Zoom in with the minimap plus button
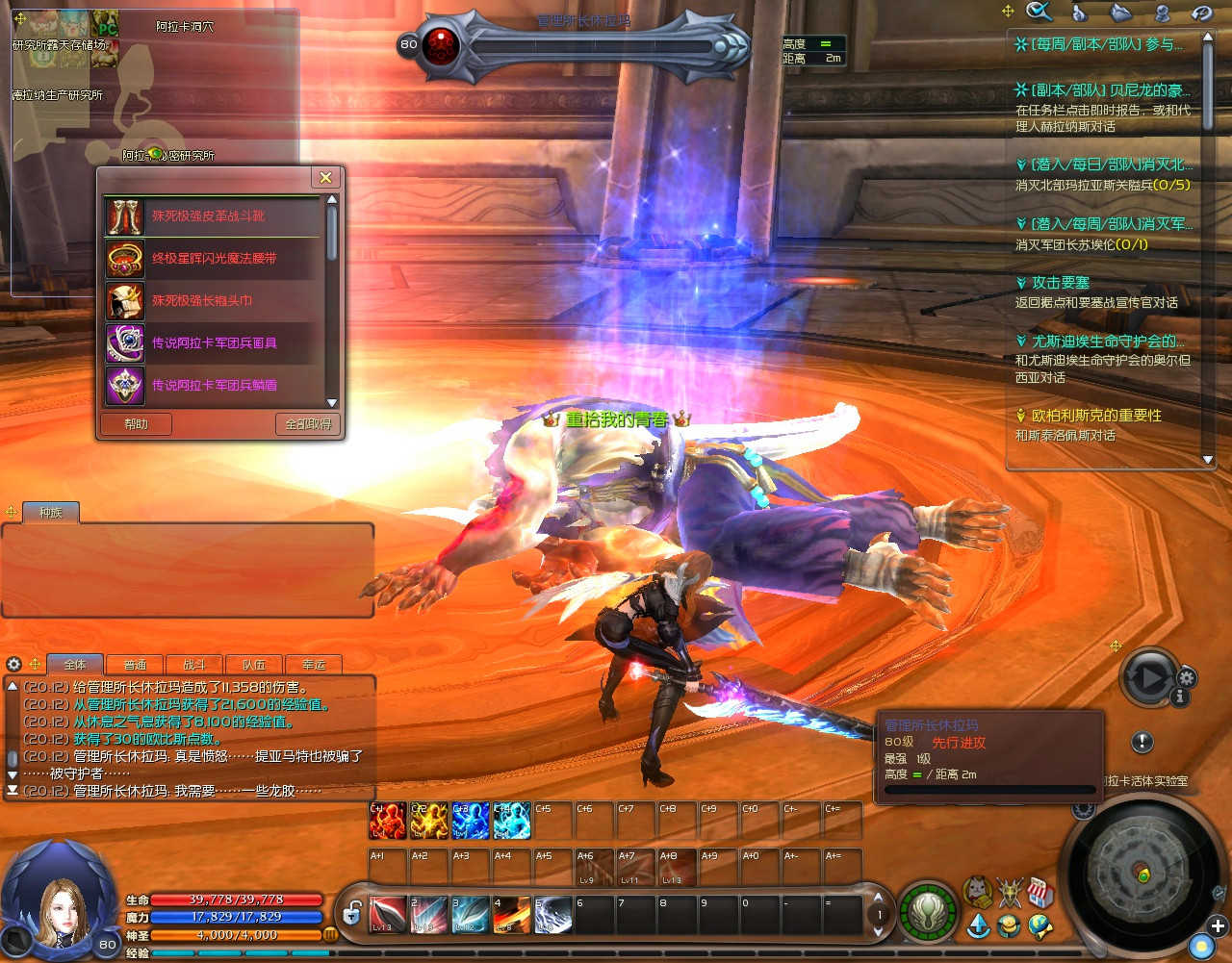The image size is (1232, 963). point(1218,926)
